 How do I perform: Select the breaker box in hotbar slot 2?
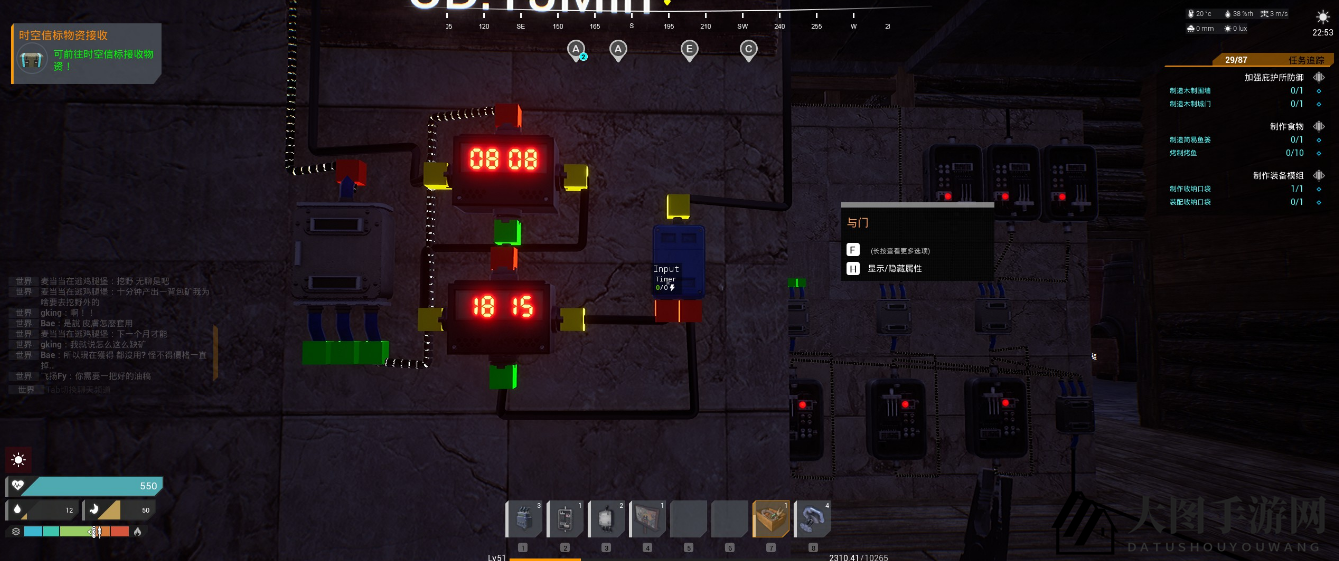pyautogui.click(x=565, y=520)
